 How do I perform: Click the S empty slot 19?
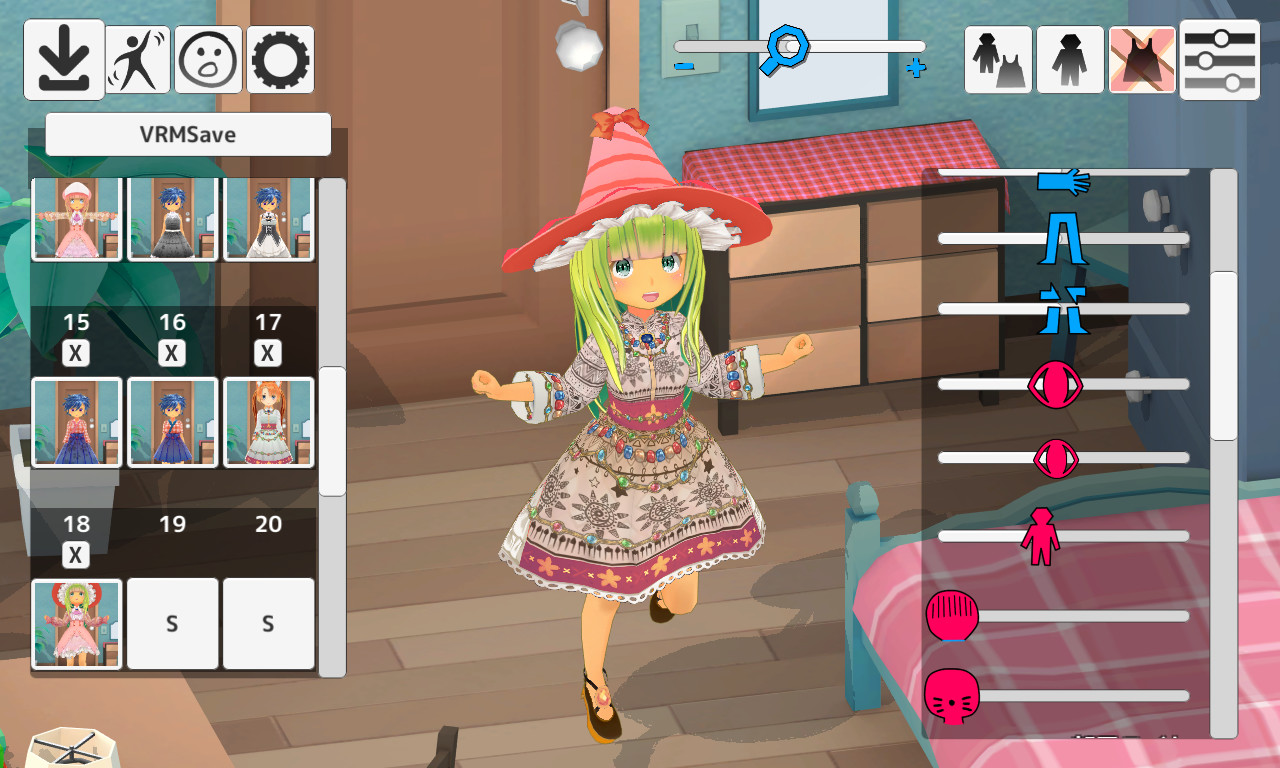(171, 622)
